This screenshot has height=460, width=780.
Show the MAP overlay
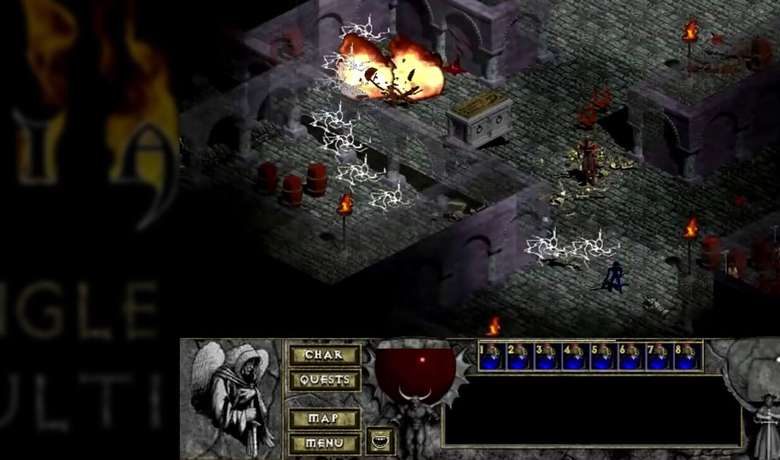[x=323, y=418]
